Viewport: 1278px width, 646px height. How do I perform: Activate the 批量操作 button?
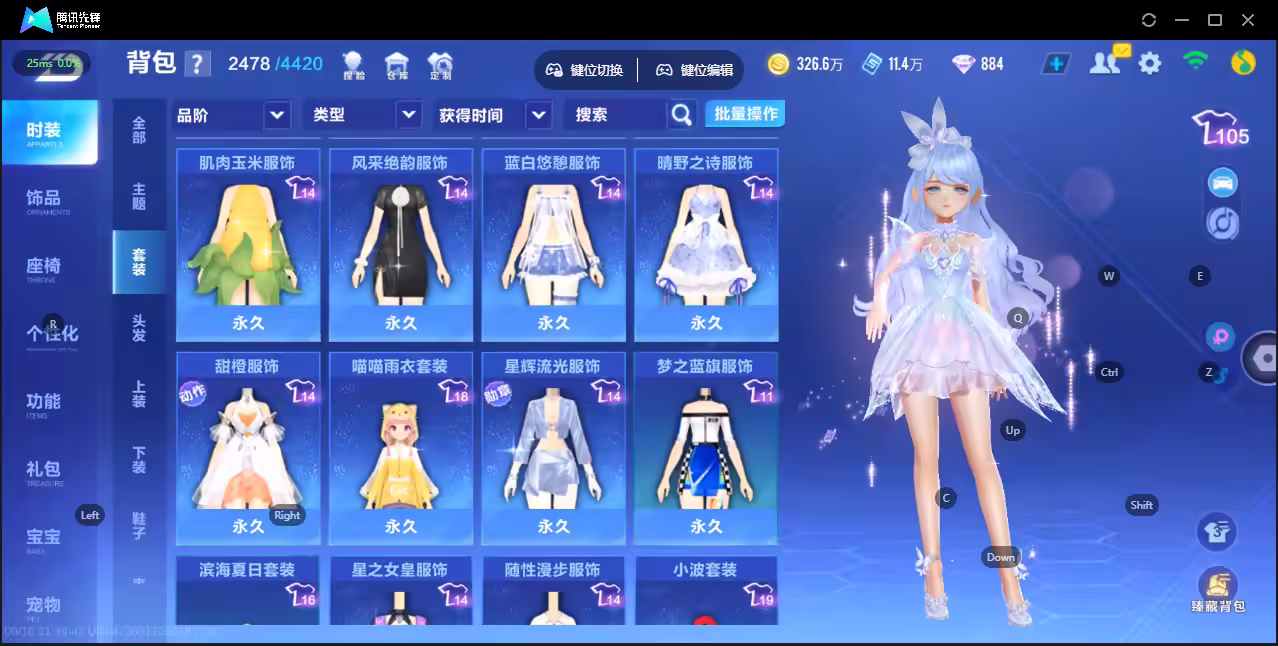coord(745,114)
